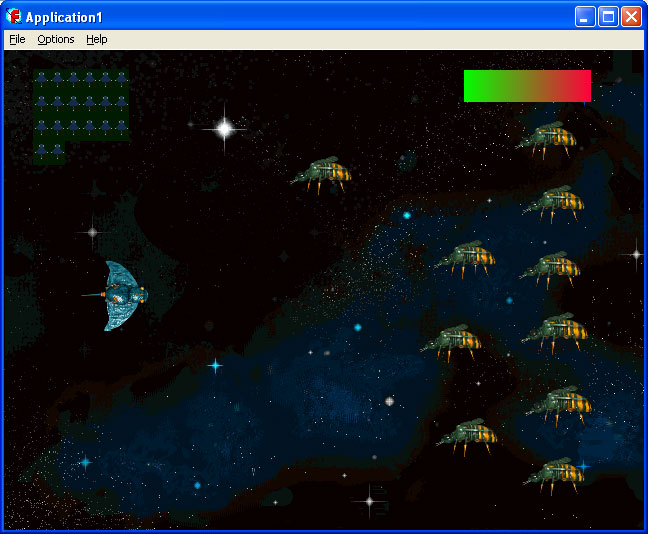The width and height of the screenshot is (648, 534).
Task: Minimize the Application1 window
Action: [585, 16]
